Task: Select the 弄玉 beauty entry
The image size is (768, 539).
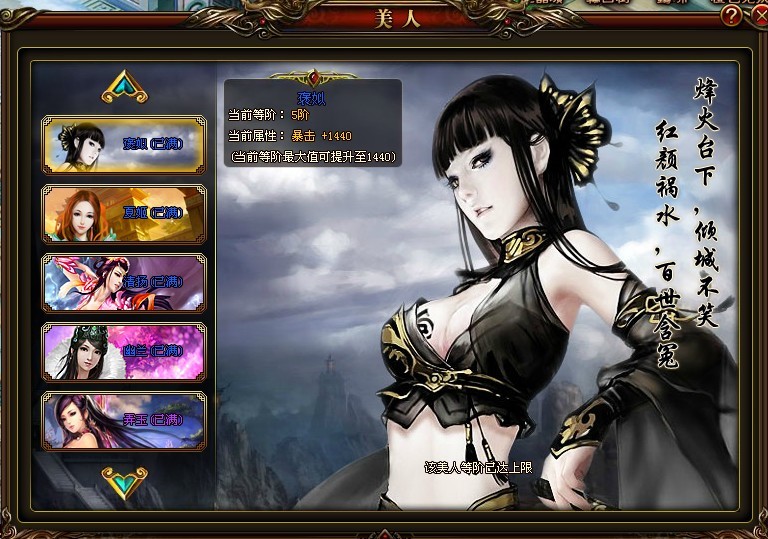Action: tap(124, 420)
